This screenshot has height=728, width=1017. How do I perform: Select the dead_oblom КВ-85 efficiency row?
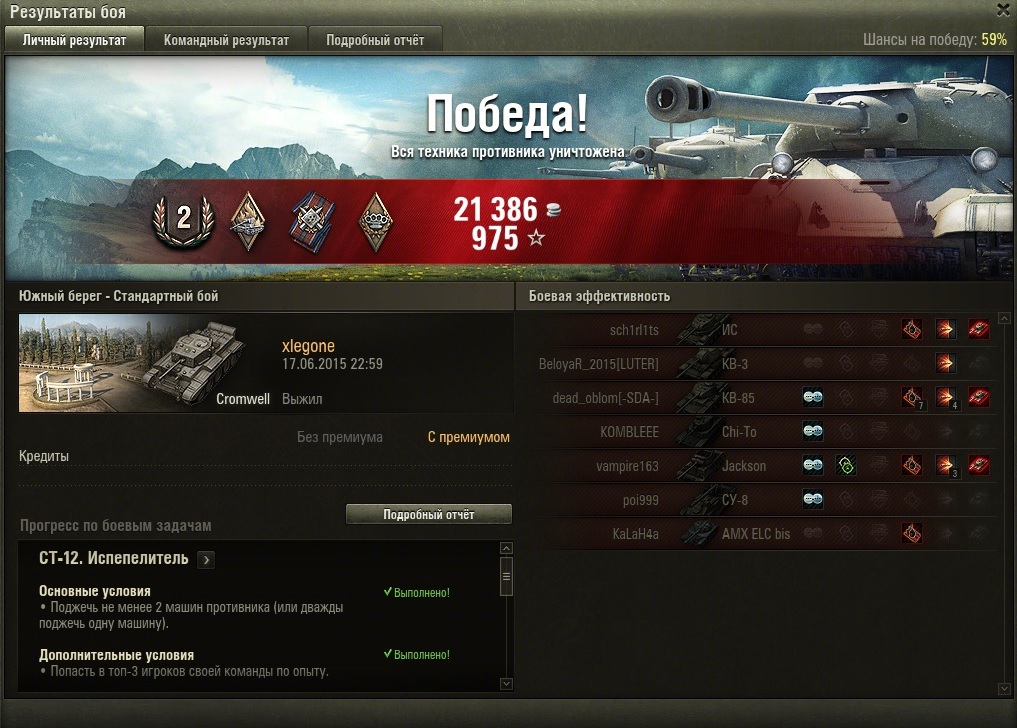tap(760, 398)
